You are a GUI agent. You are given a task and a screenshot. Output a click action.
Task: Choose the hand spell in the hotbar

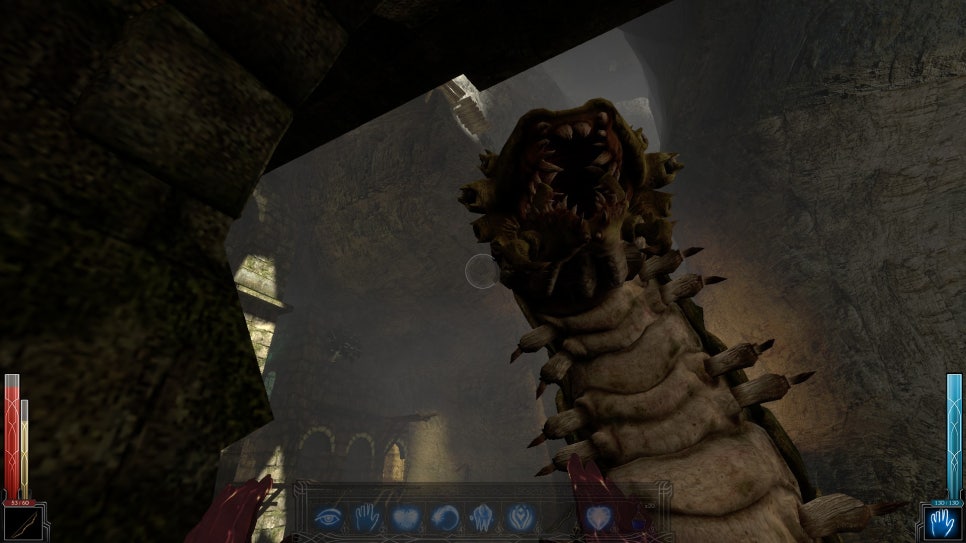tap(366, 517)
